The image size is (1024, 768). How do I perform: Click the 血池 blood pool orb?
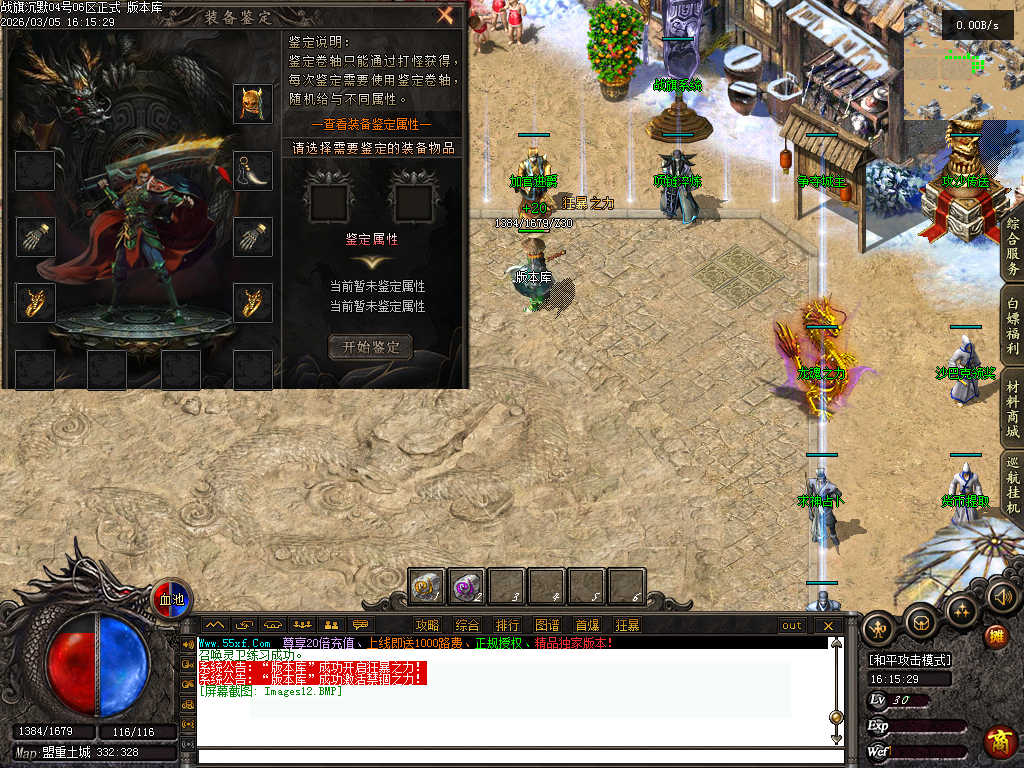coord(172,598)
